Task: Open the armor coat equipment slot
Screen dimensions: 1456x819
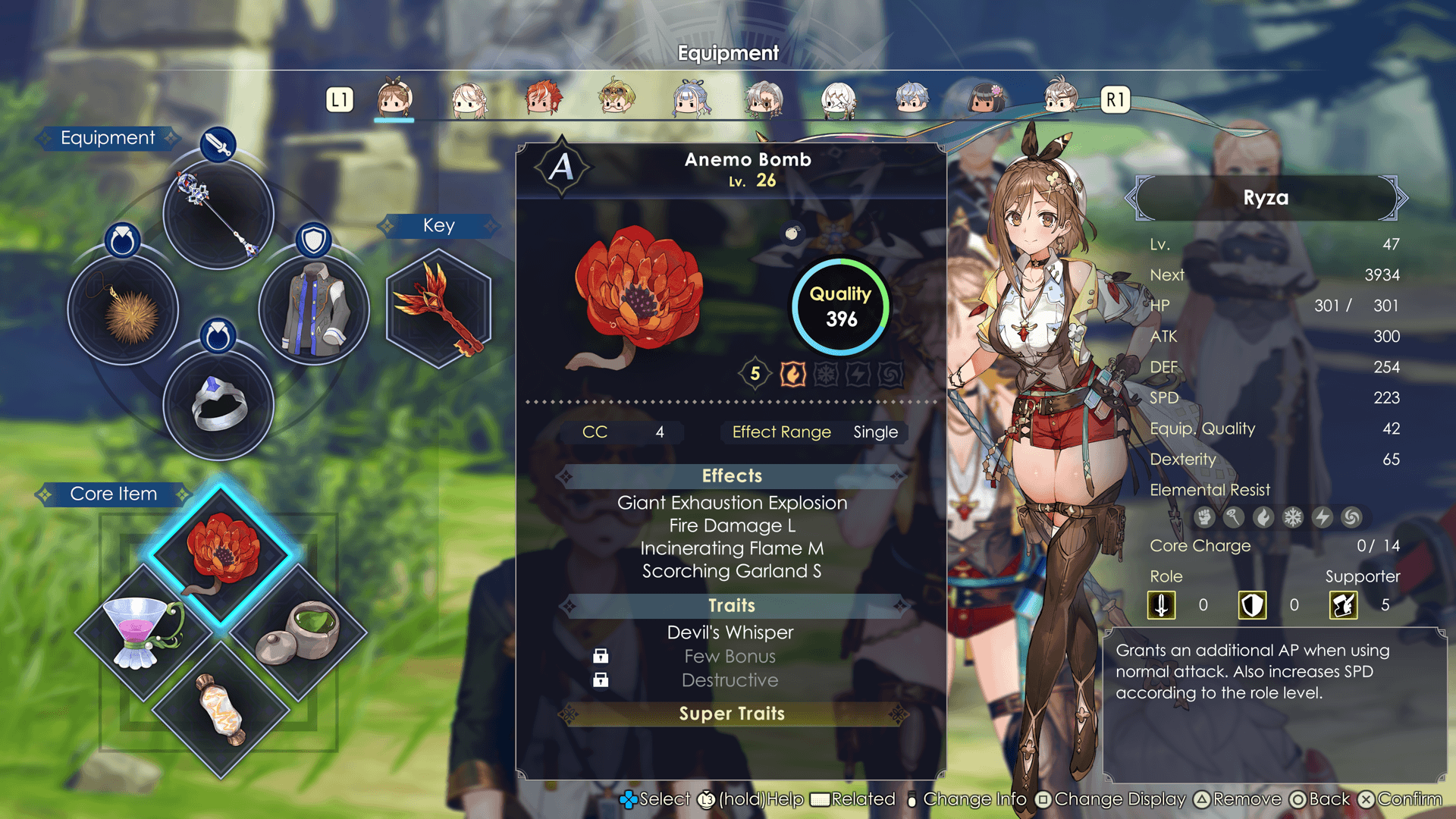Action: click(x=314, y=309)
